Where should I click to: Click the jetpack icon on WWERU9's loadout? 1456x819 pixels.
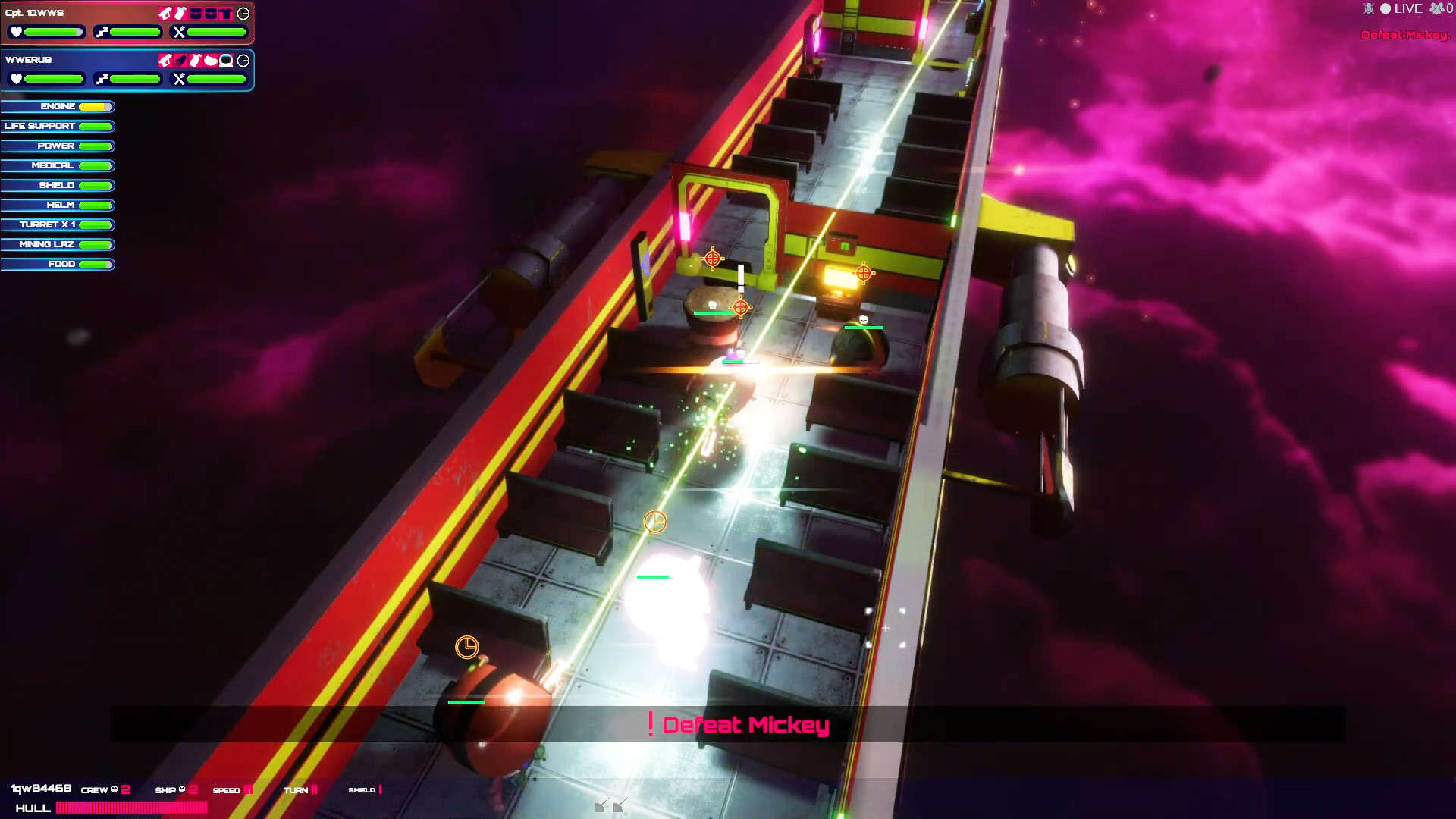[x=179, y=61]
